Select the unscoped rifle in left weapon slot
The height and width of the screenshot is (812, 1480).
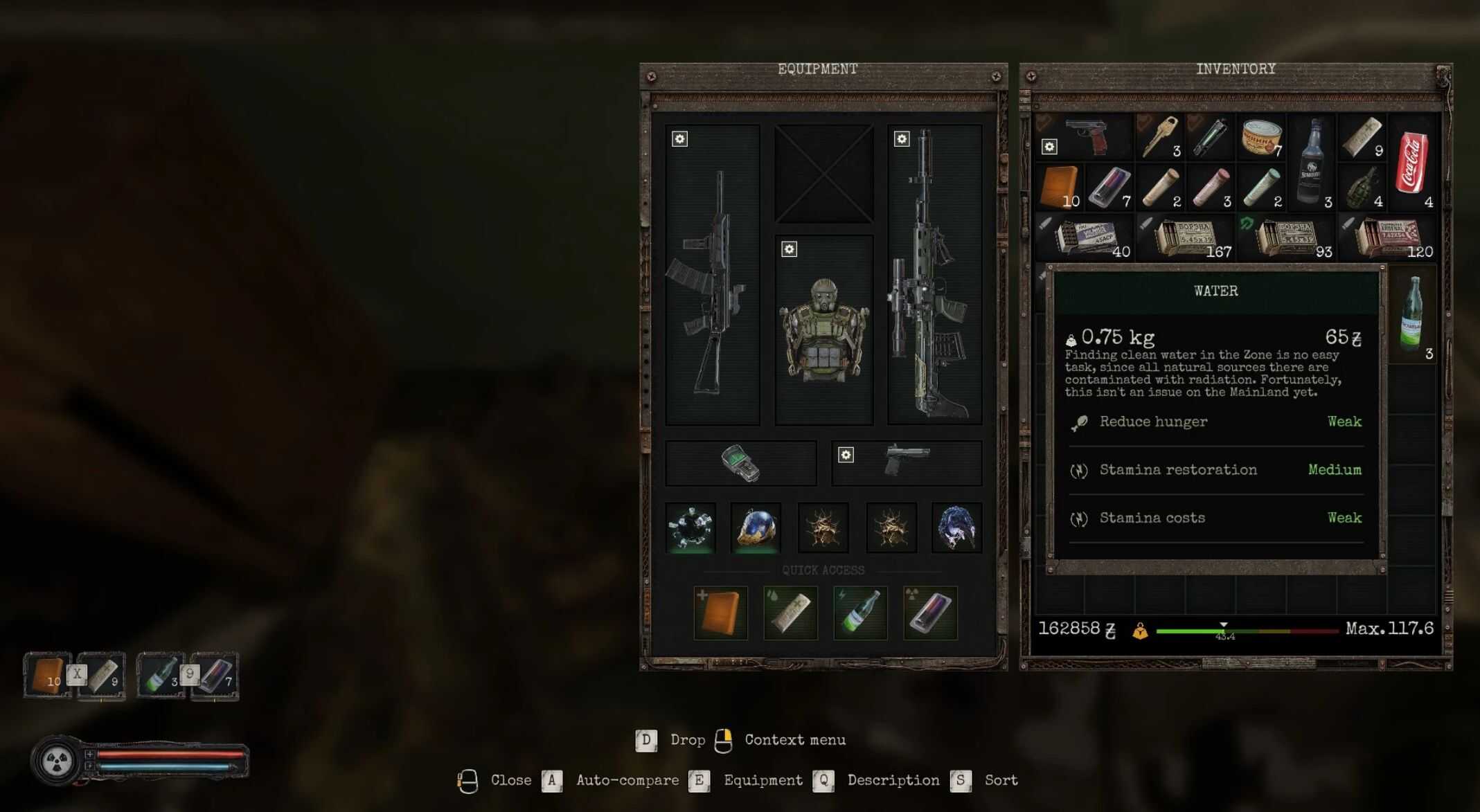click(x=713, y=277)
